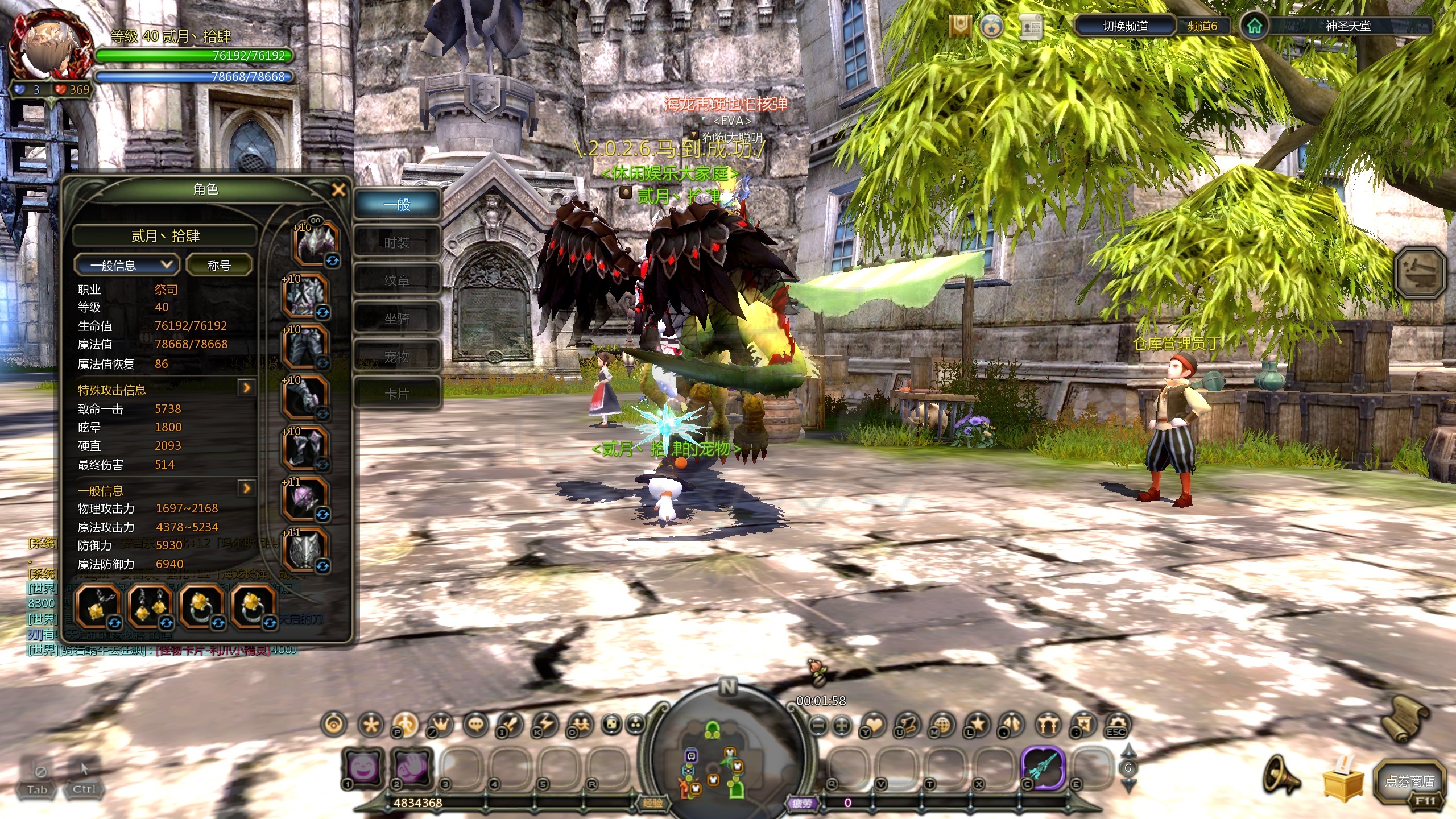The height and width of the screenshot is (819, 1456).
Task: Click the home icon beside 神圣天堂
Action: pos(1254,26)
